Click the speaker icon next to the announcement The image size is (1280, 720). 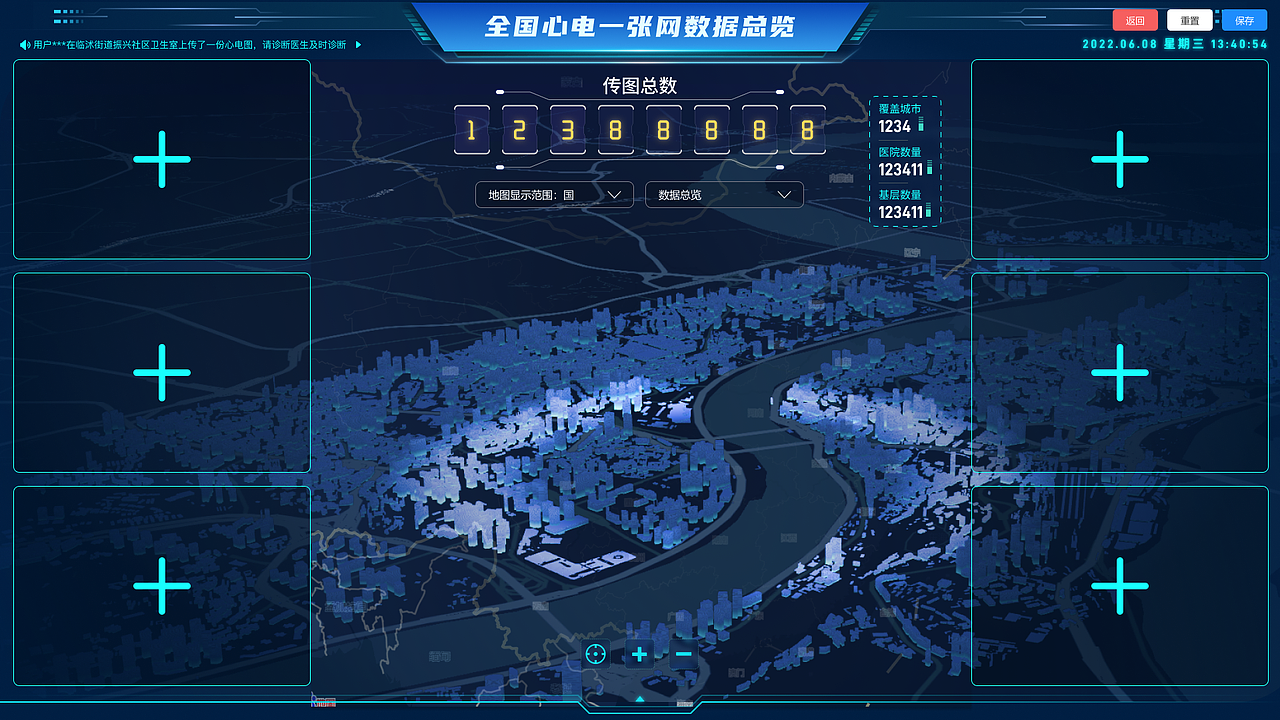(24, 44)
